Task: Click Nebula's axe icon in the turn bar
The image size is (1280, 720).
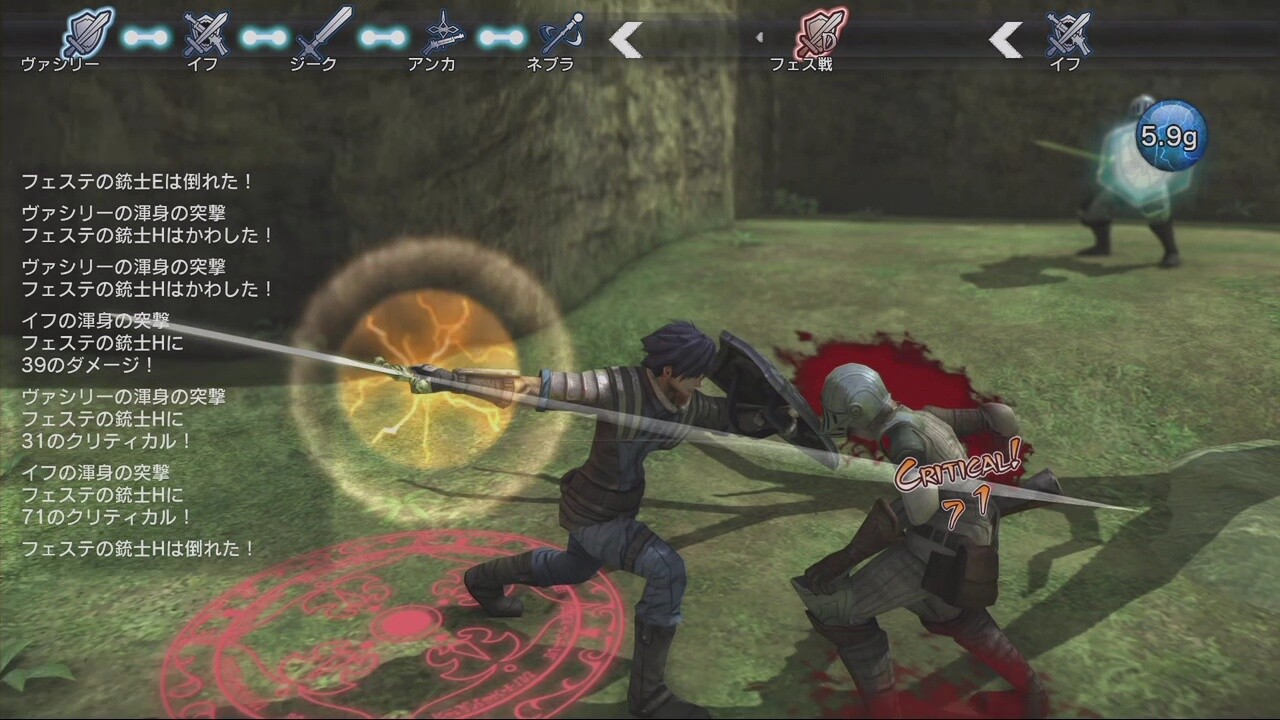Action: tap(560, 33)
